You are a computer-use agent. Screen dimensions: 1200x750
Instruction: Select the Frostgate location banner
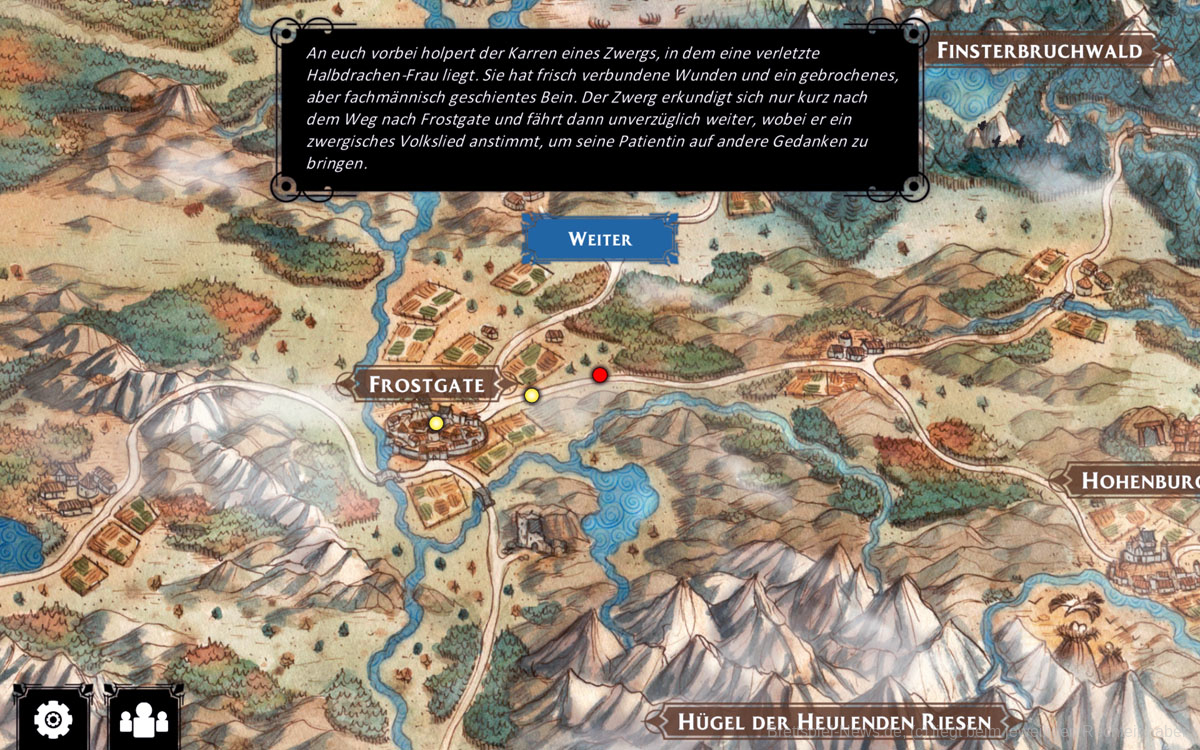coord(426,384)
